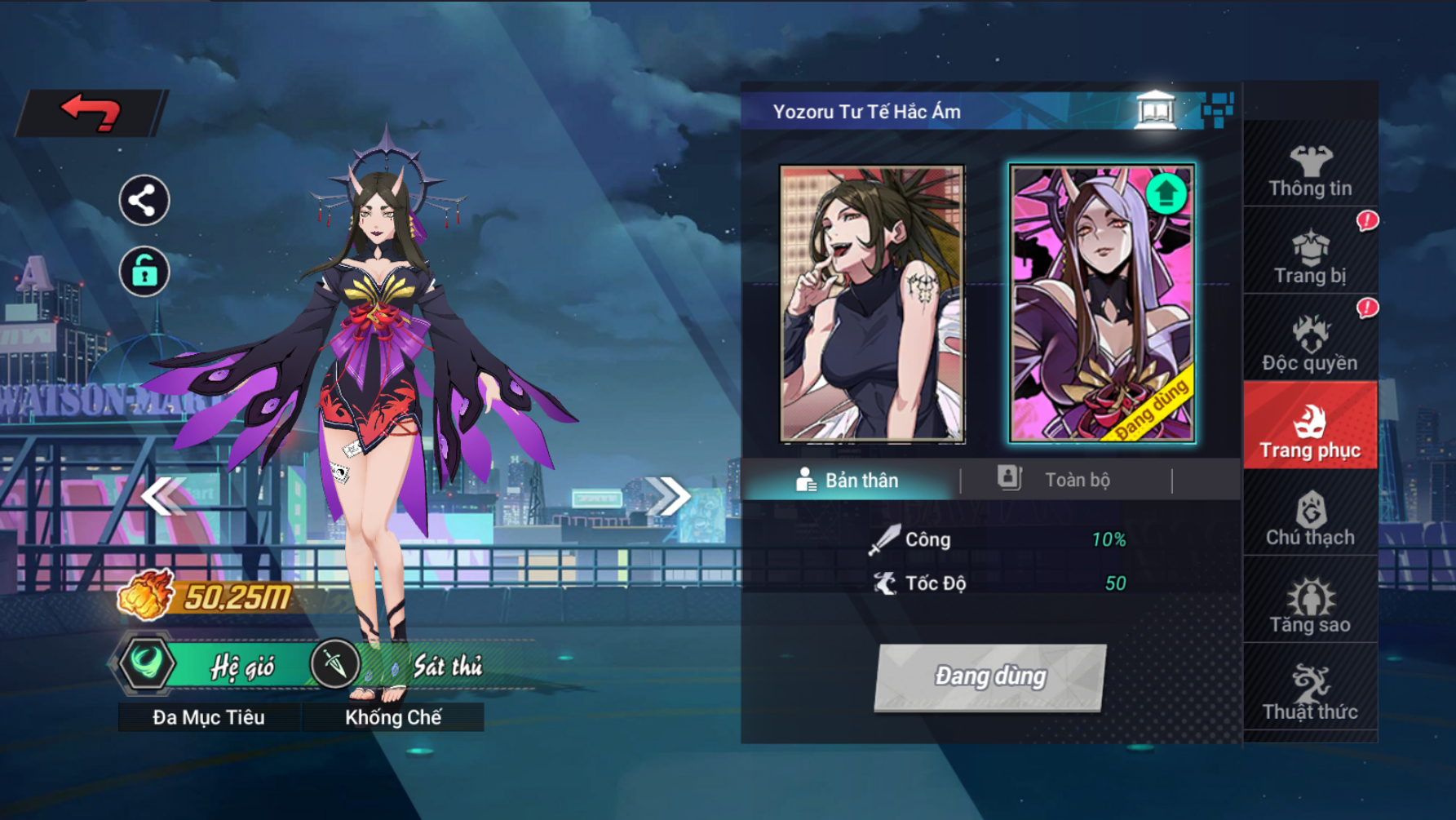Show the next hero with right arrows
Viewport: 1456px width, 820px height.
(668, 496)
